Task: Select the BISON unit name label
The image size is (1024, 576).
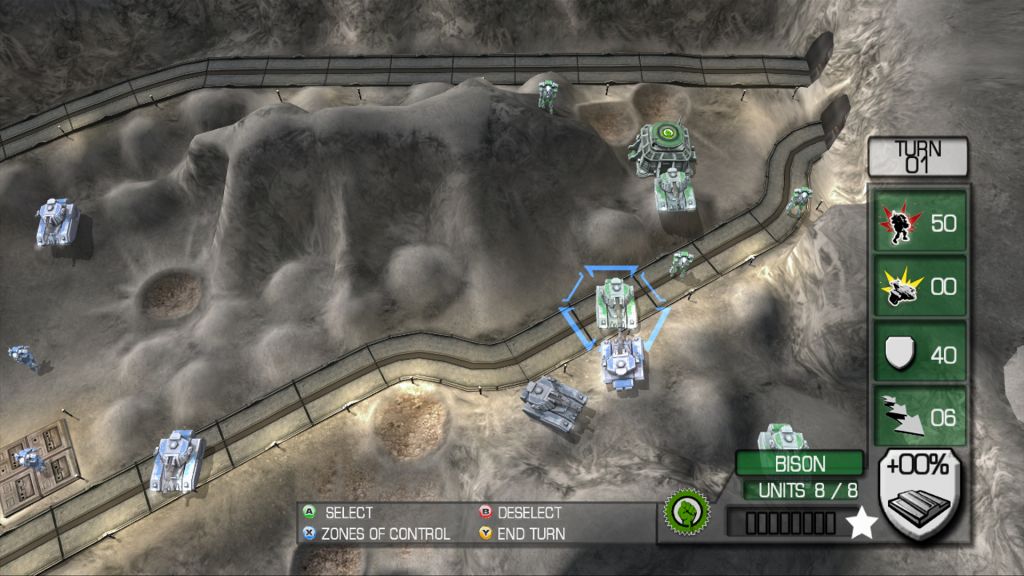Action: click(800, 464)
